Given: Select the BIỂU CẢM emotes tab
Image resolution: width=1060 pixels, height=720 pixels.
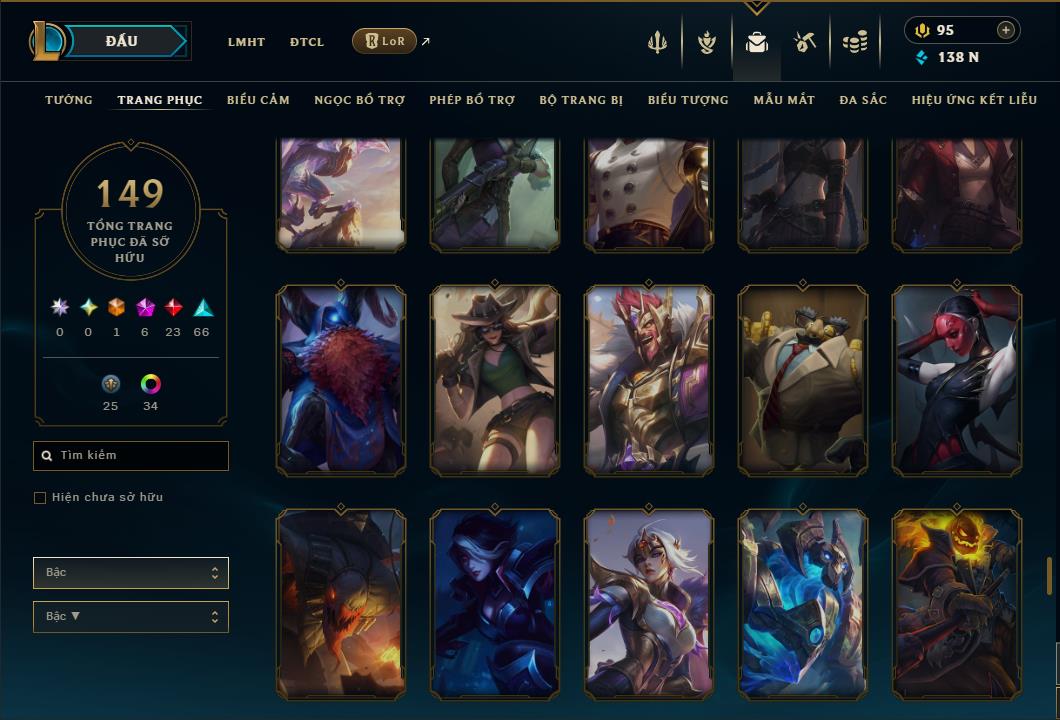Looking at the screenshot, I should point(258,100).
